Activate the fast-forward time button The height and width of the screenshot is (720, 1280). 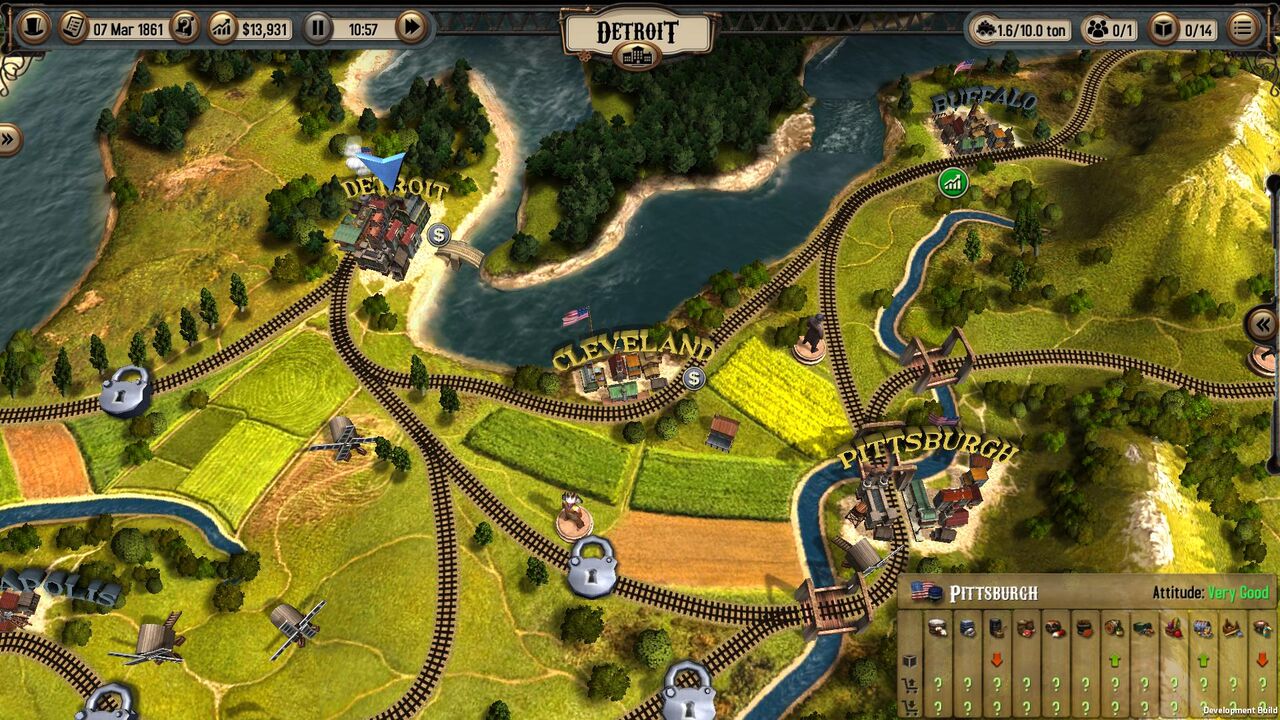click(x=411, y=27)
